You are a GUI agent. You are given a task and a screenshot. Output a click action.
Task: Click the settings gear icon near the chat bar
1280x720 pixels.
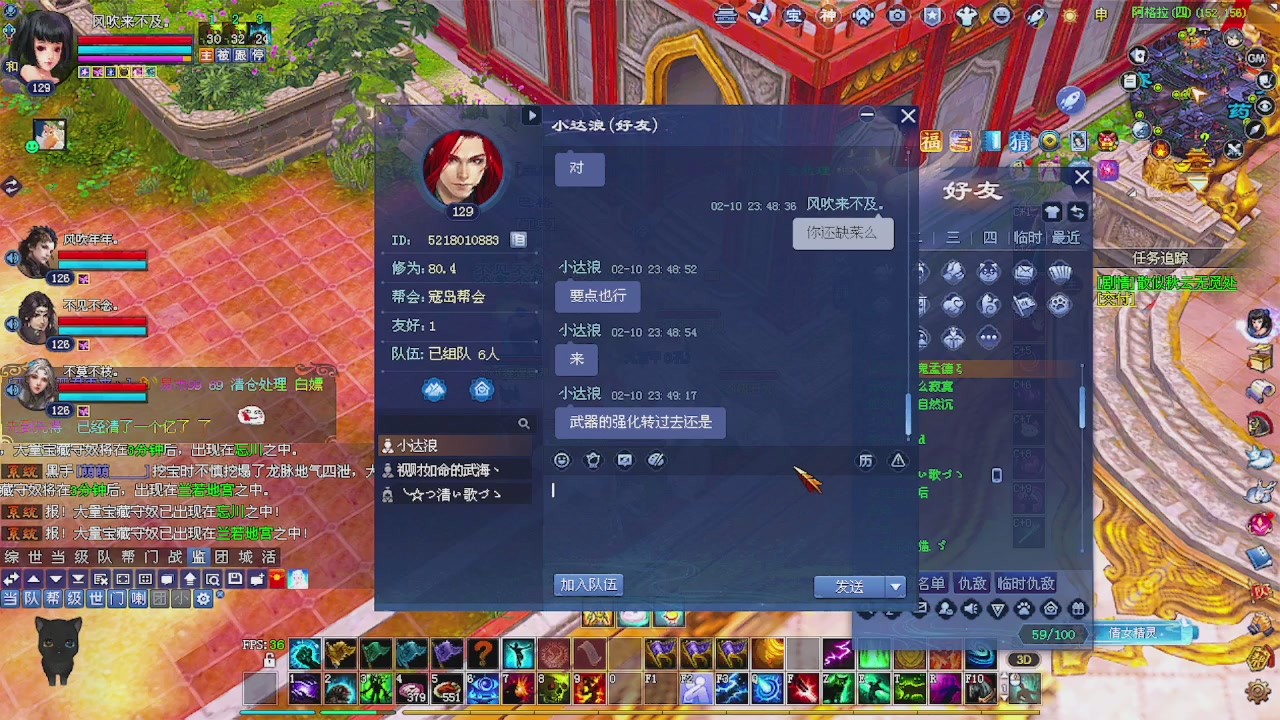[203, 598]
